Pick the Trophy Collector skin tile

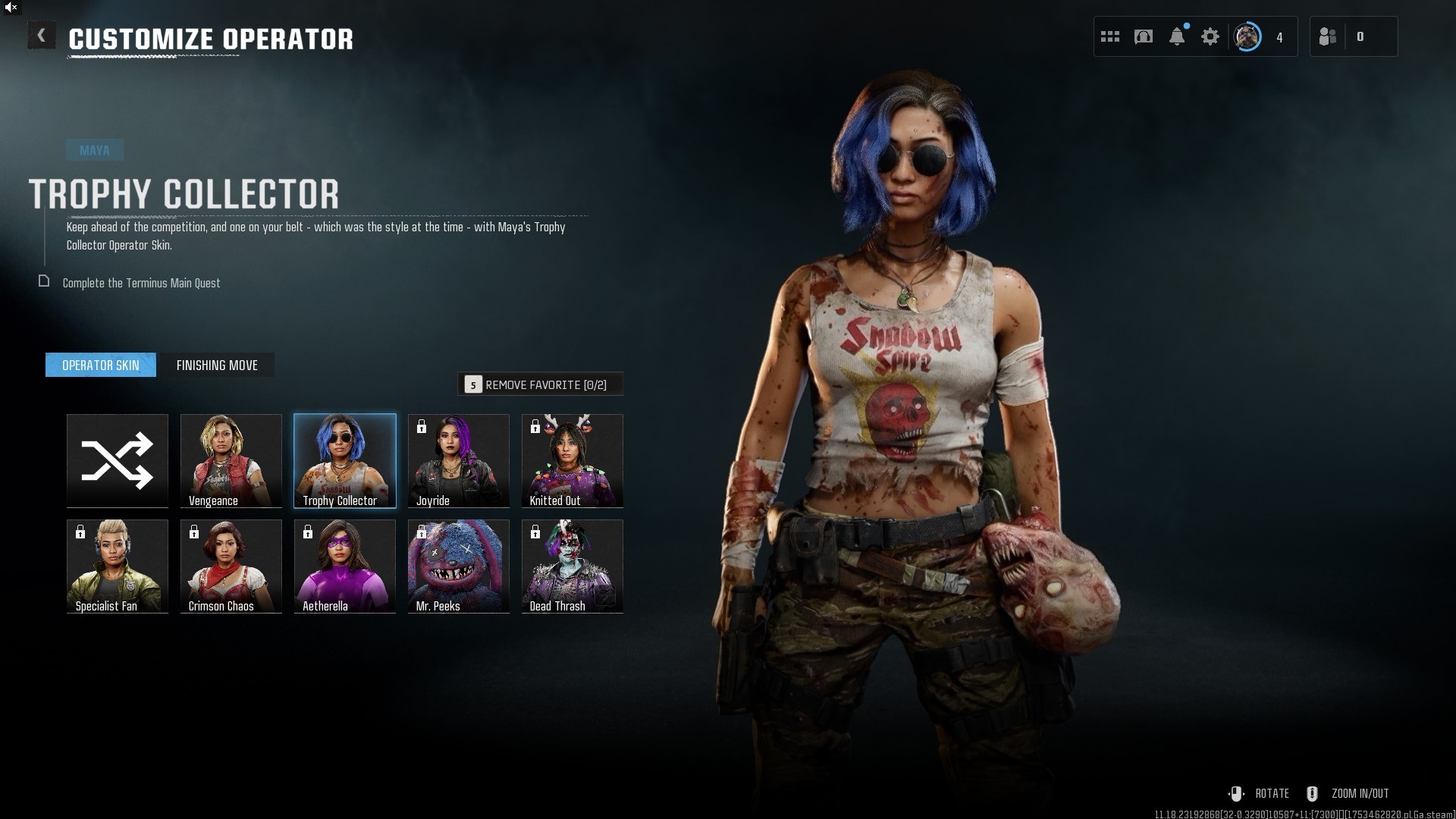tap(345, 460)
